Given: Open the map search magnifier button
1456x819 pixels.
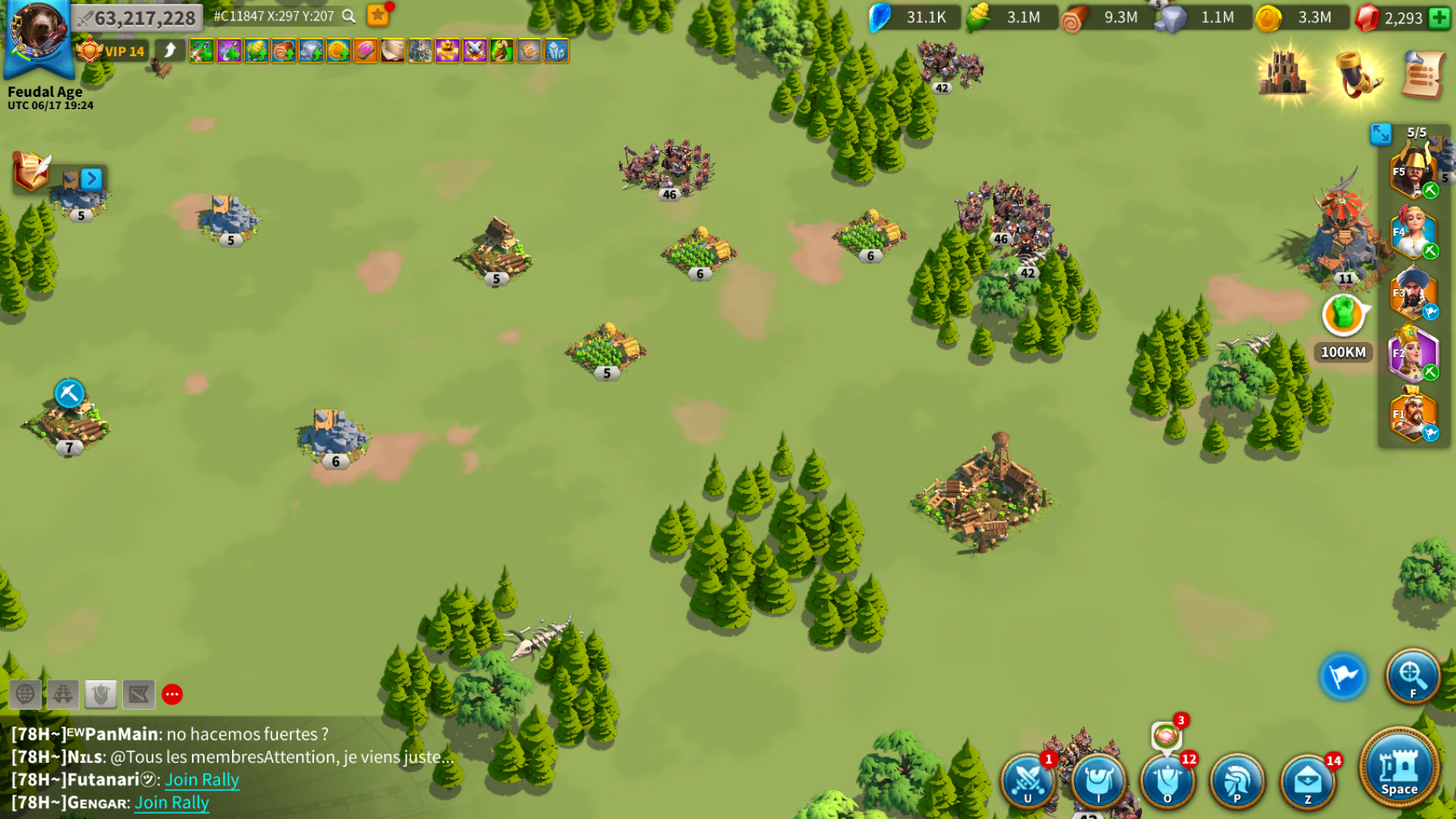Looking at the screenshot, I should [x=1412, y=676].
